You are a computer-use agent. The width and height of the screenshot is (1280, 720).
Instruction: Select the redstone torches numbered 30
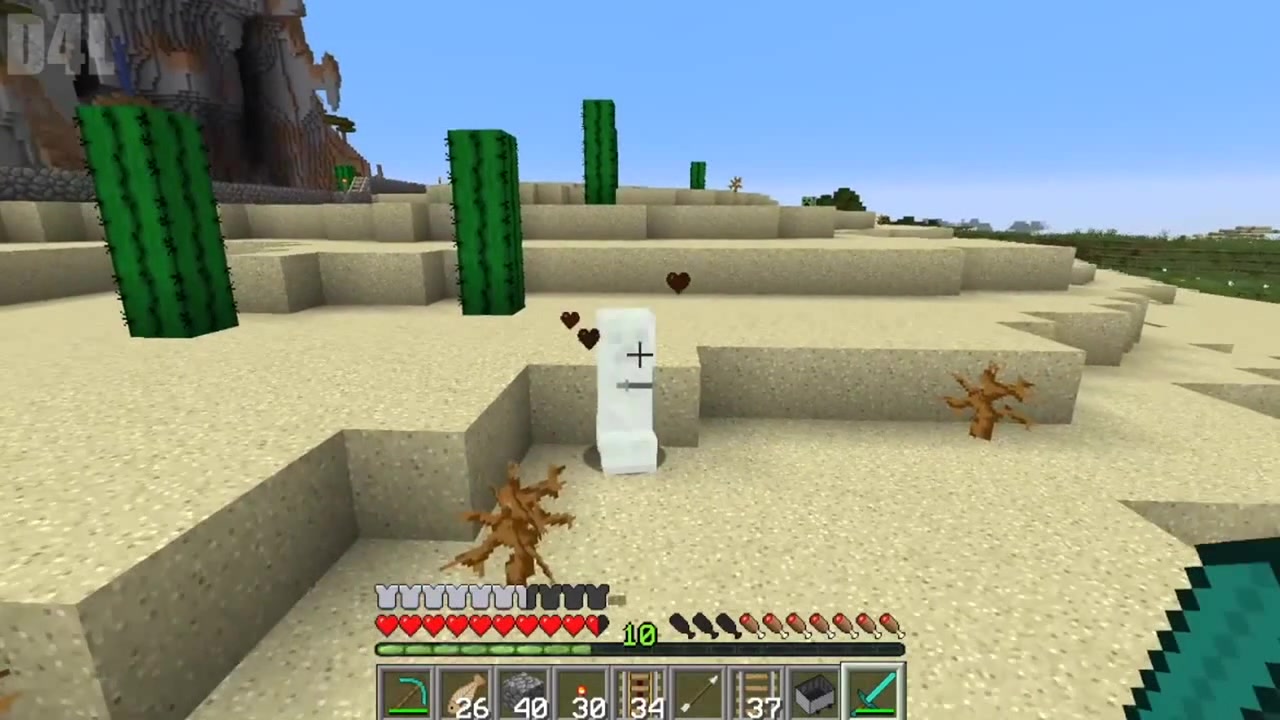pos(583,690)
